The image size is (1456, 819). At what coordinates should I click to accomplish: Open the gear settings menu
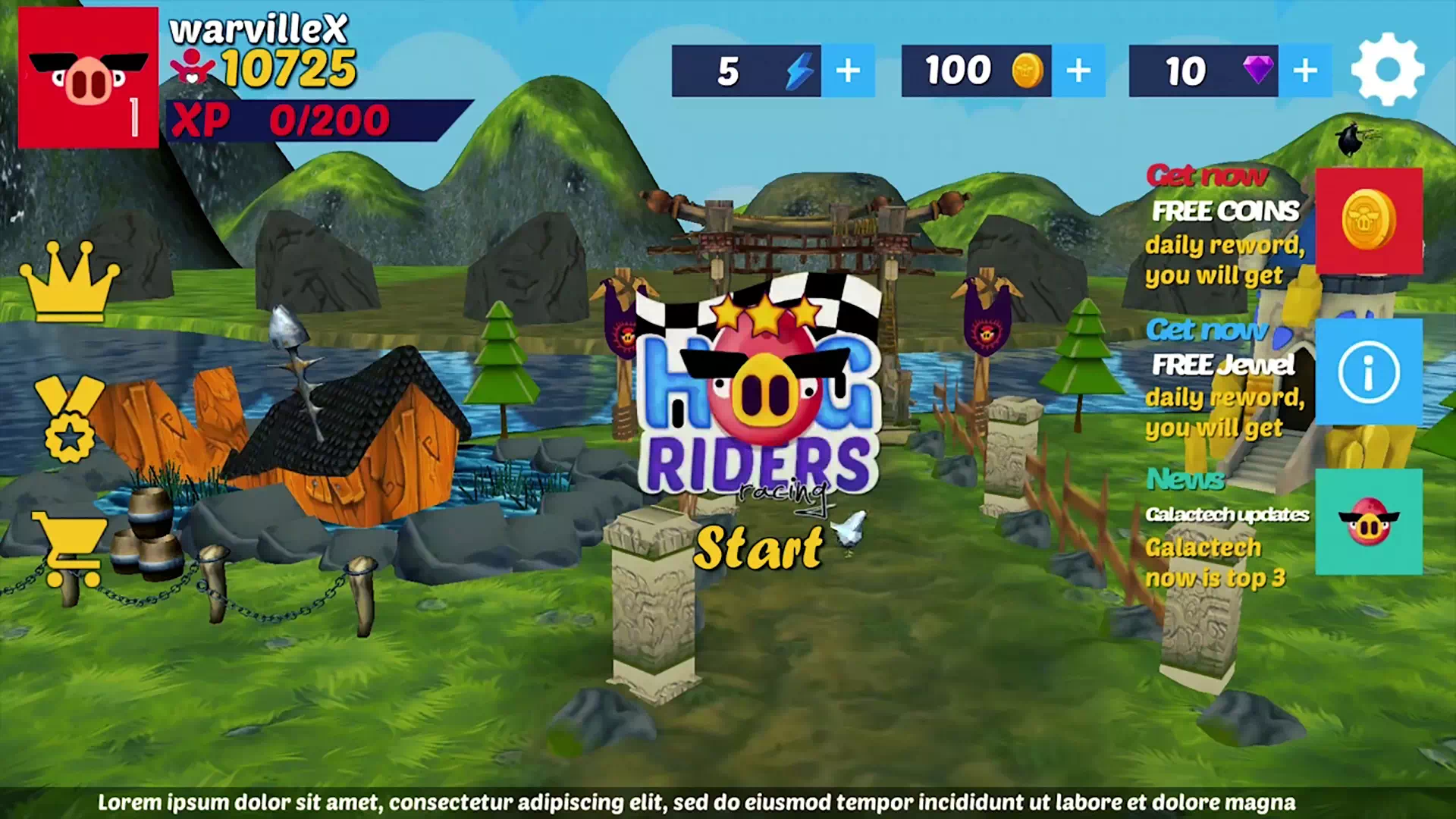[x=1387, y=70]
